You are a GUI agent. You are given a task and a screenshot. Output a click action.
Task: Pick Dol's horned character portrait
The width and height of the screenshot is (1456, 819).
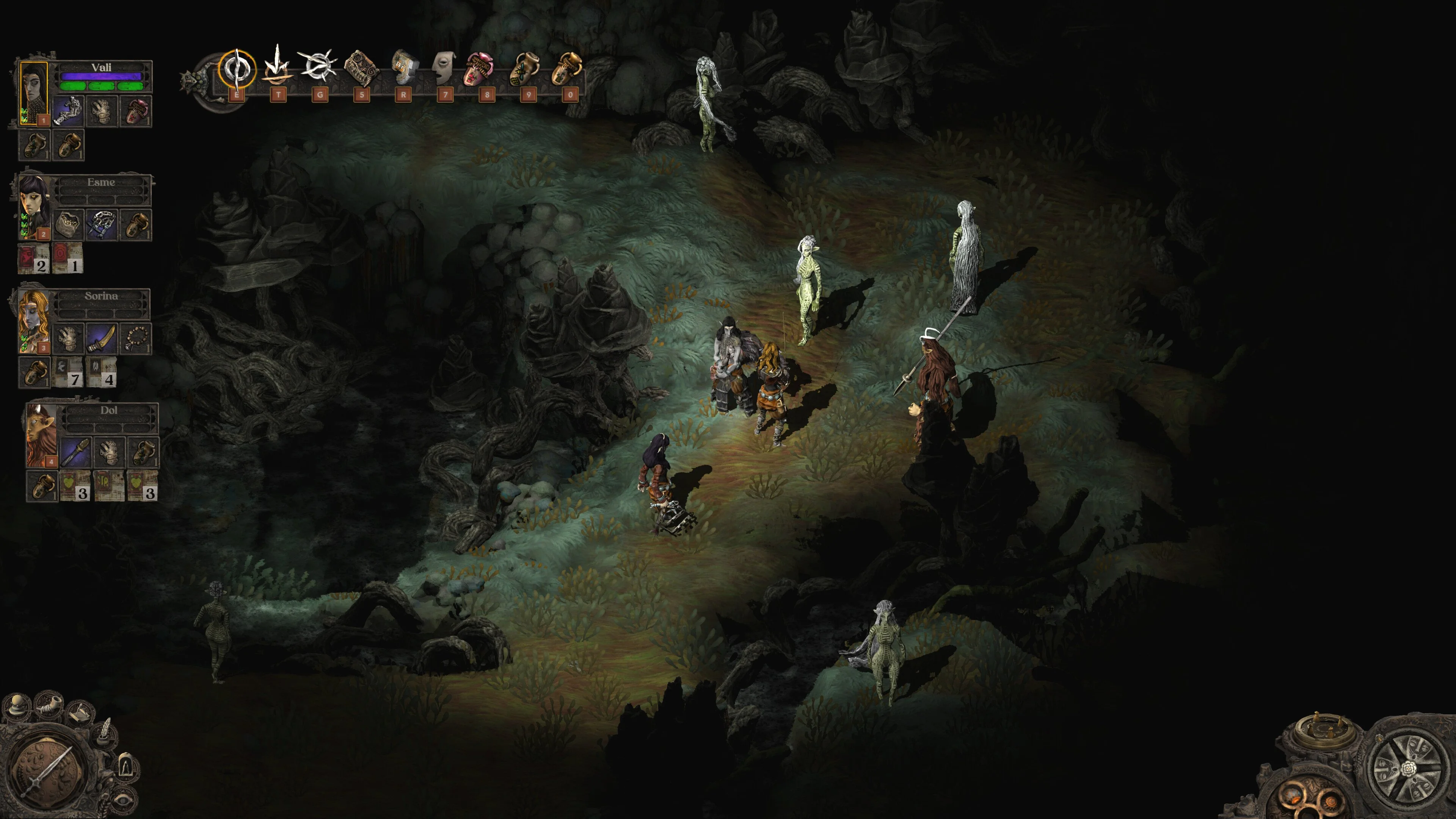coord(41,434)
